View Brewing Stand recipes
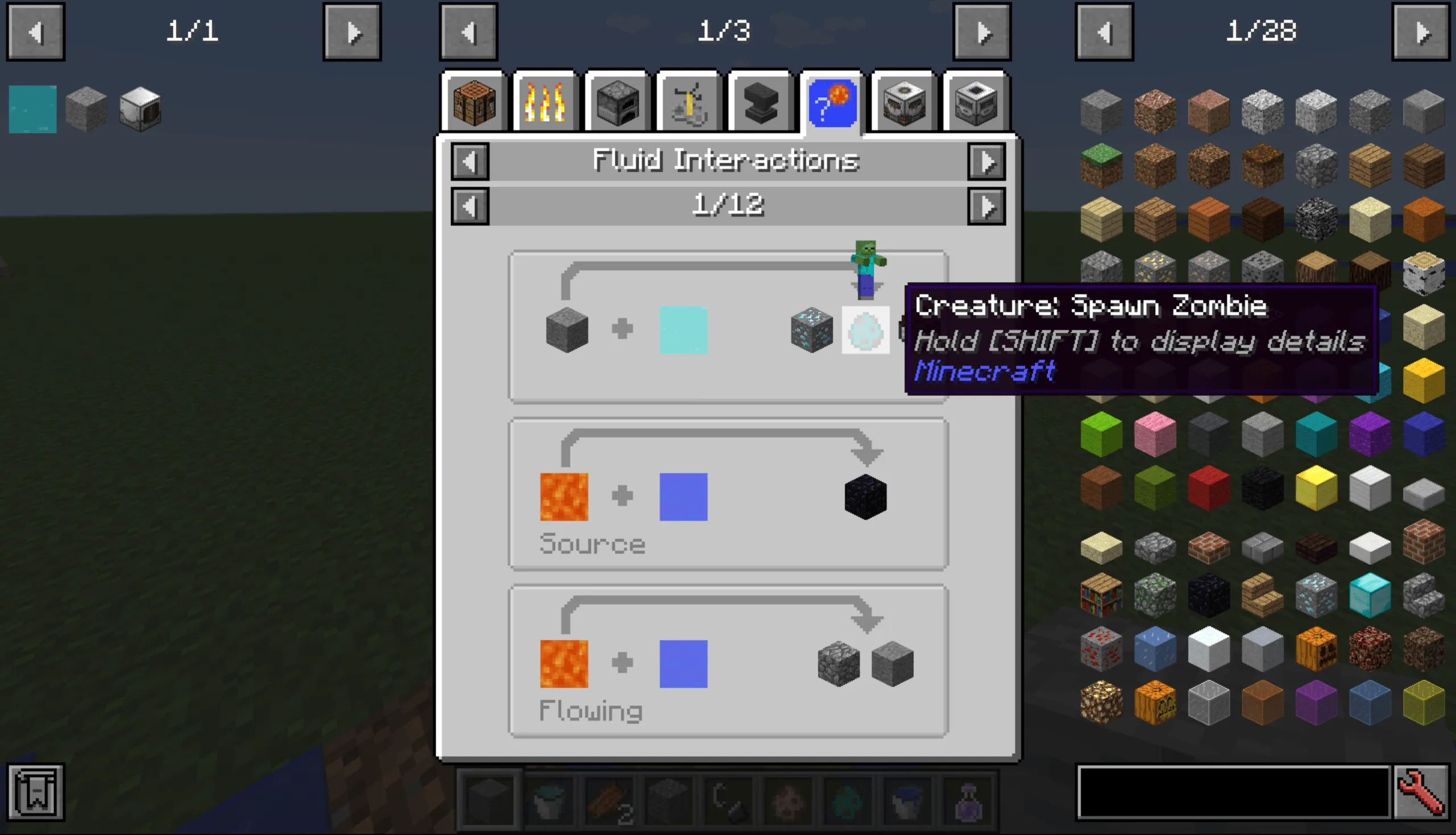Viewport: 1456px width, 835px height. coord(689,102)
